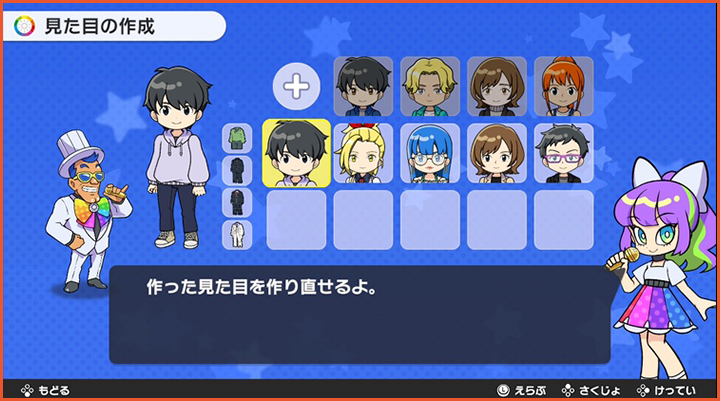Select the black-haired boy in blue jacket
The width and height of the screenshot is (720, 401).
pos(363,86)
